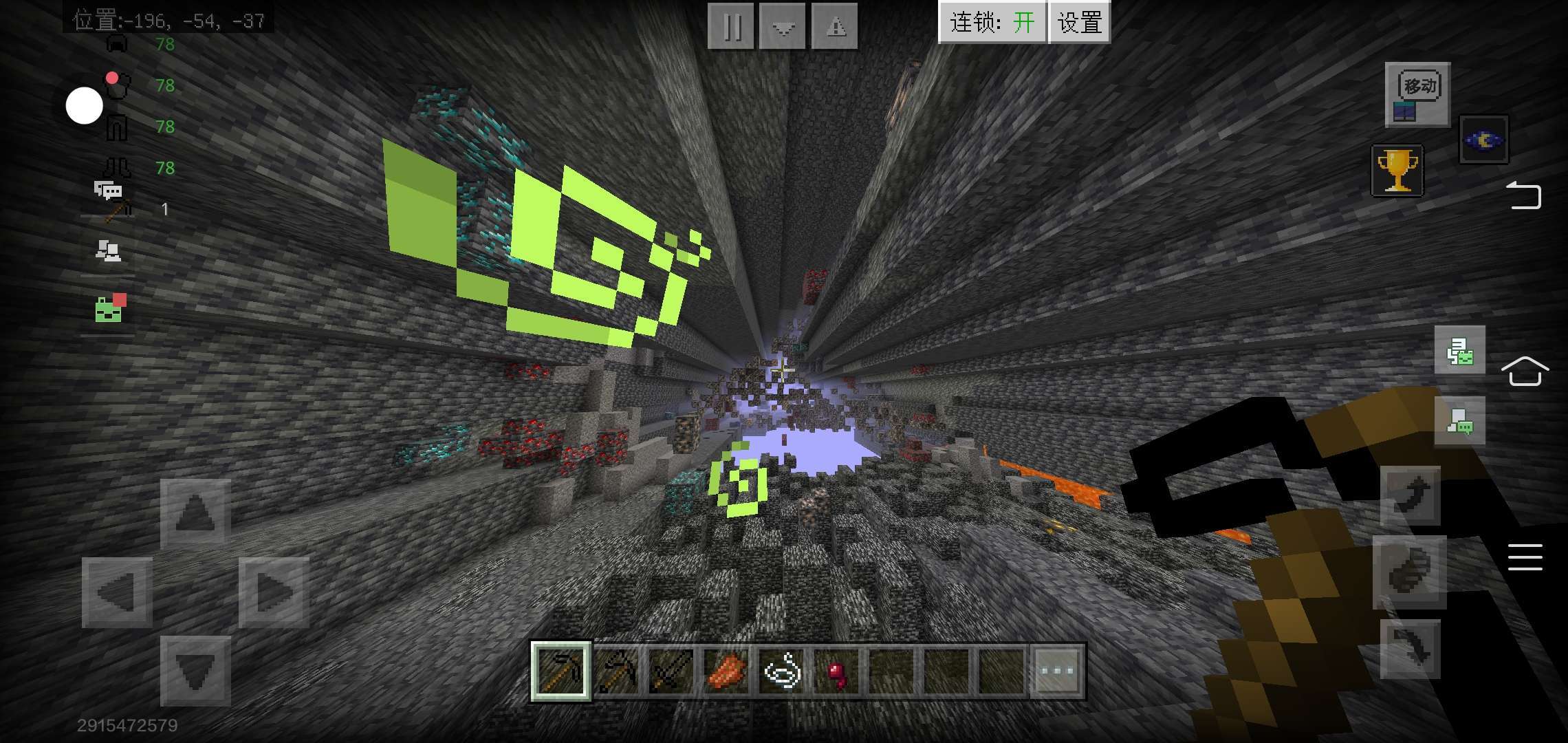Click the 移动 move button
Screen dimensions: 1568x743
point(1417,95)
